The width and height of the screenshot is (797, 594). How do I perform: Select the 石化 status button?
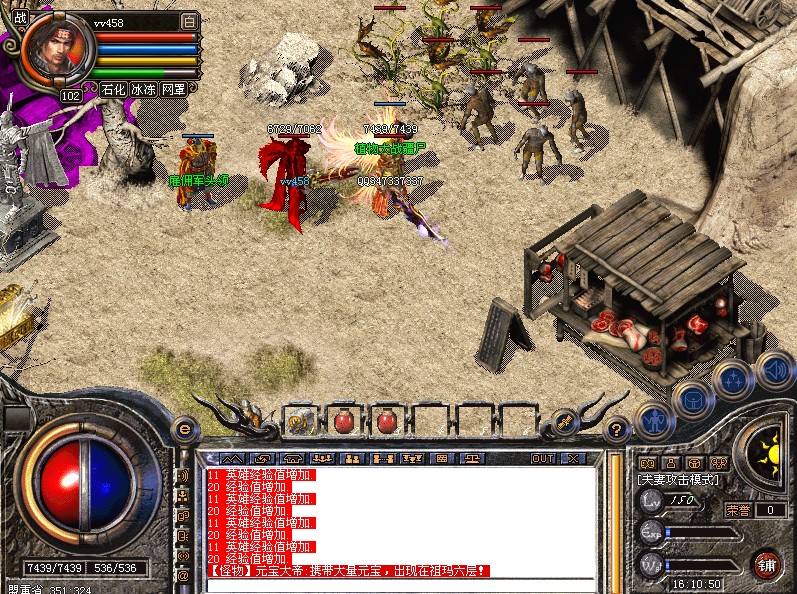point(114,89)
